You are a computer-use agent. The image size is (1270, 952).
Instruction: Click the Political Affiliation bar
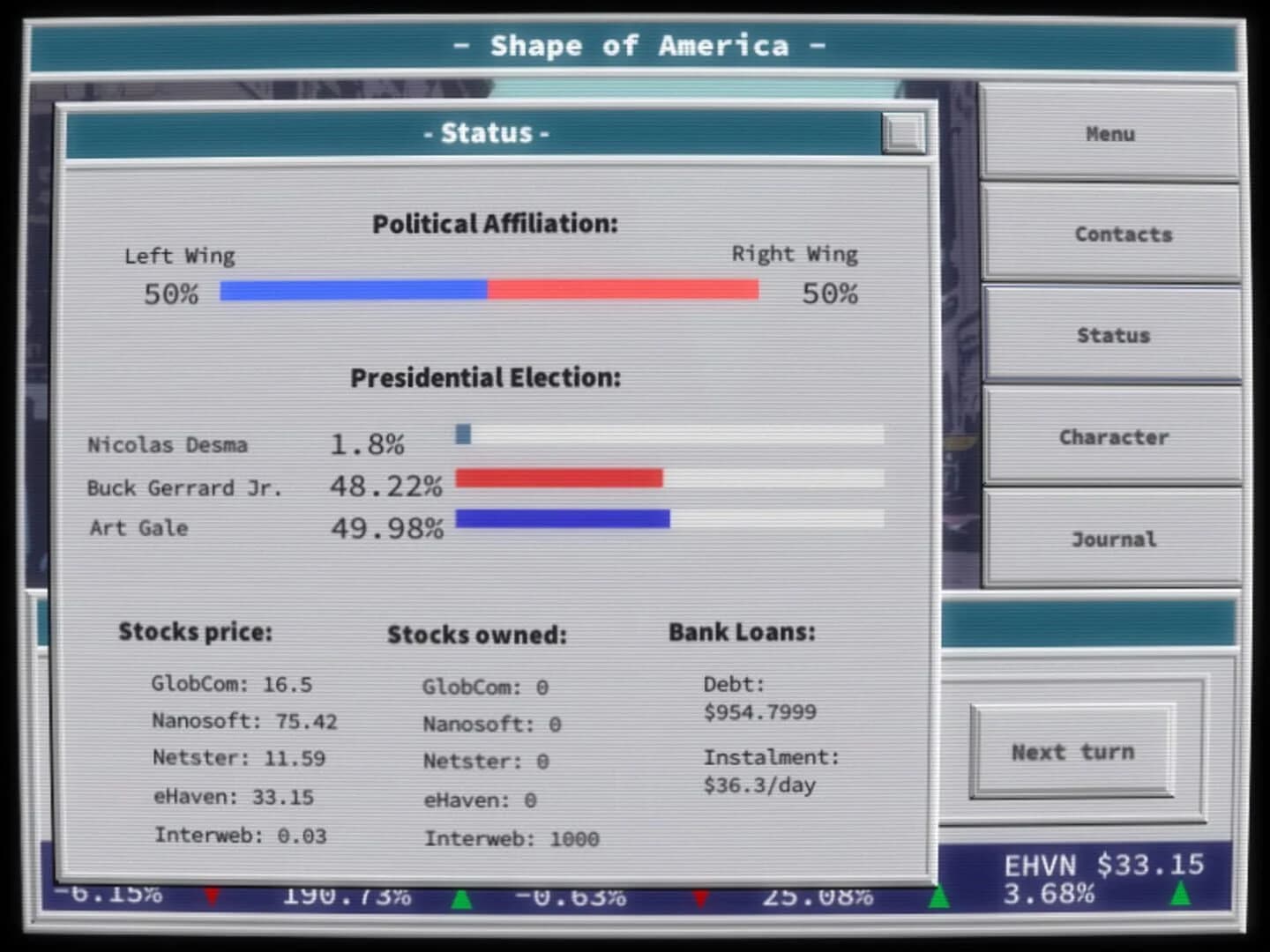(x=489, y=288)
